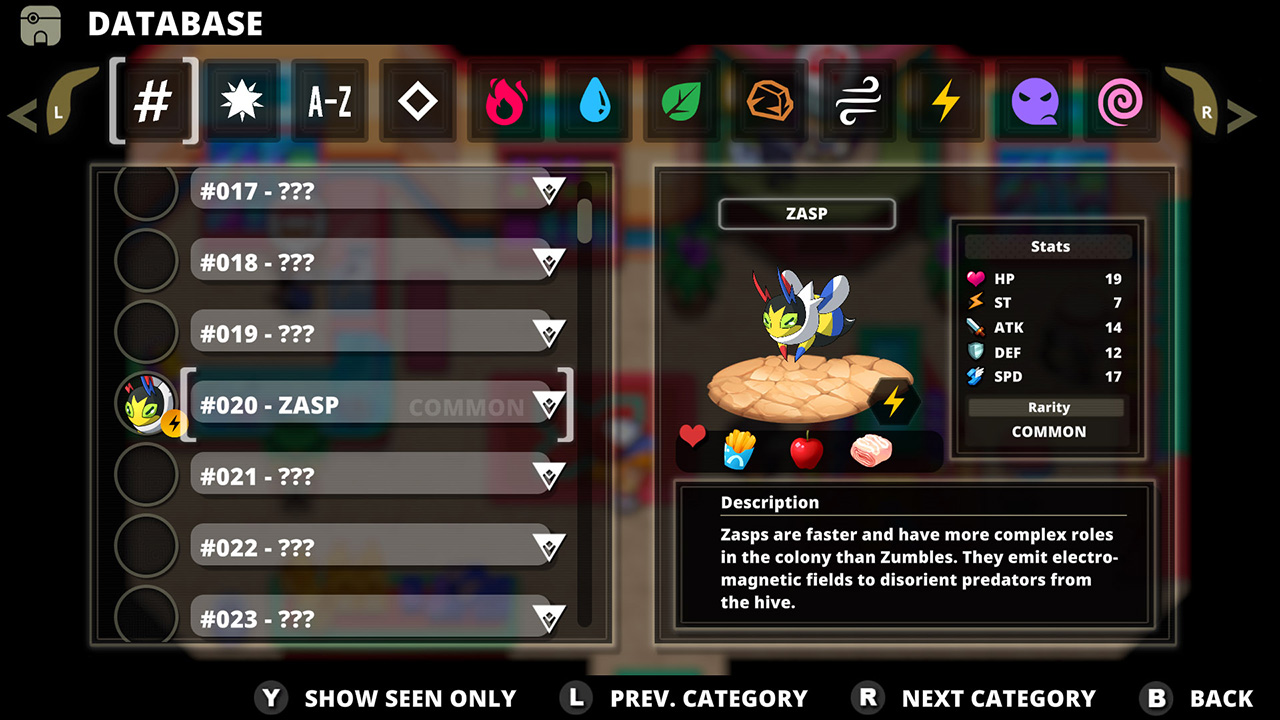The width and height of the screenshot is (1280, 720).
Task: Switch to the A-Z sorting tab
Action: pyautogui.click(x=330, y=100)
